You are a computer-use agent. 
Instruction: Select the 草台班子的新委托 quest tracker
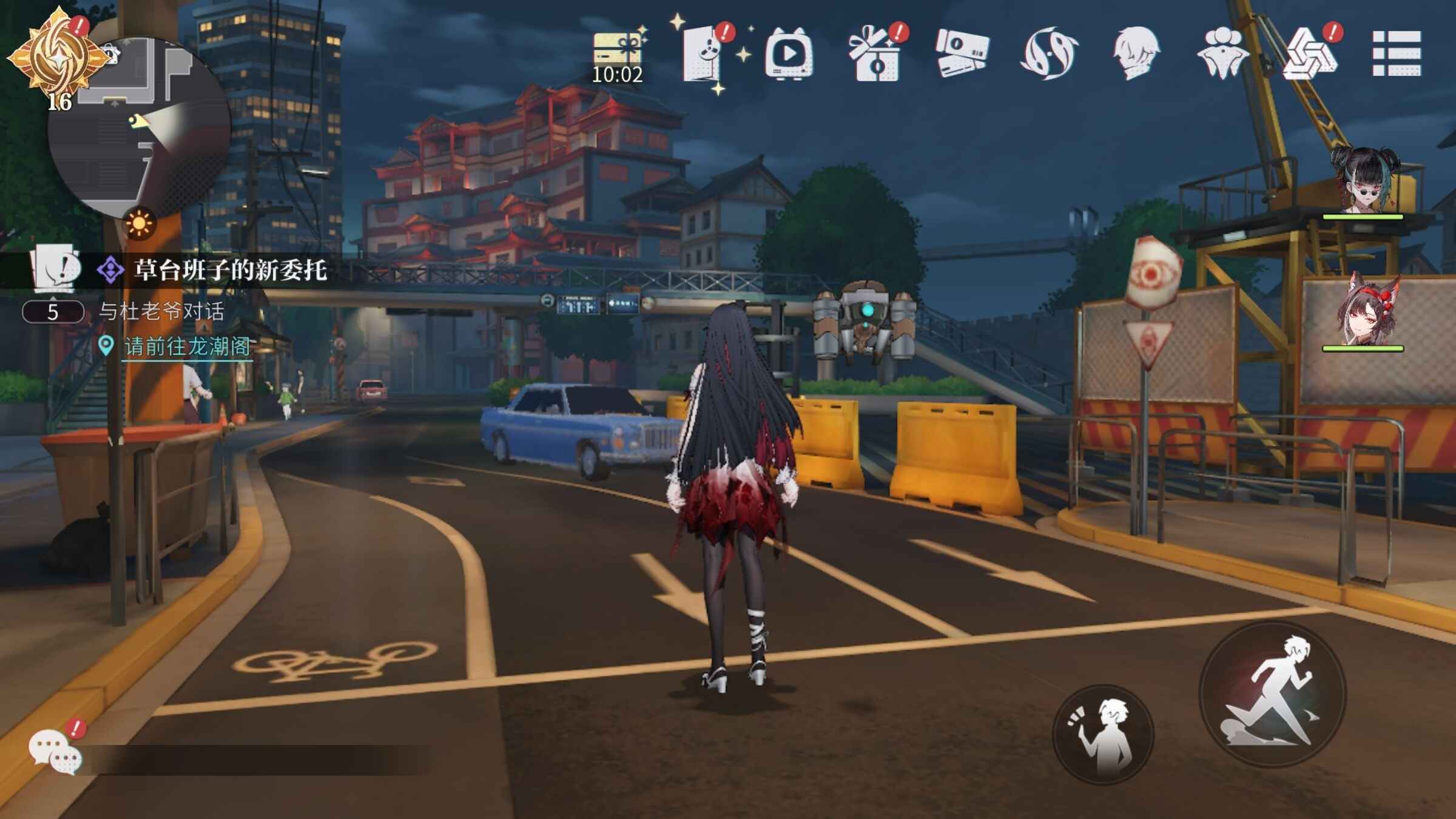(231, 270)
